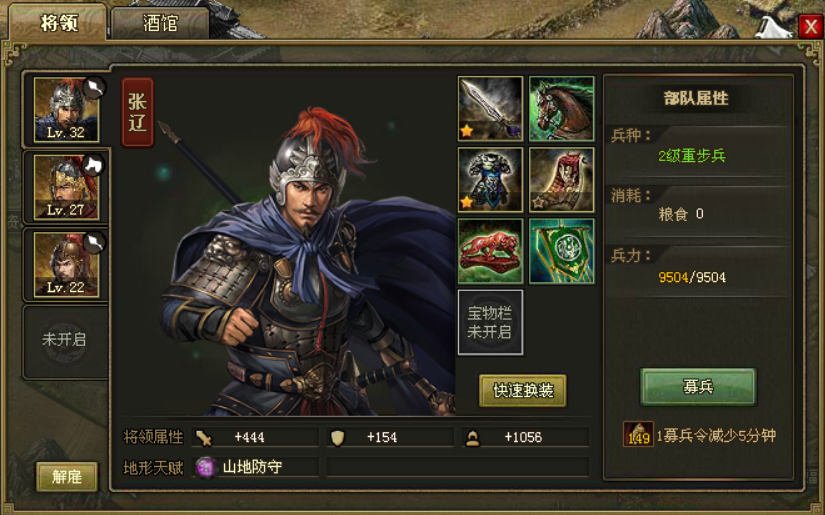Click the 快速换装 quick-equip button
The height and width of the screenshot is (515, 825).
(523, 391)
